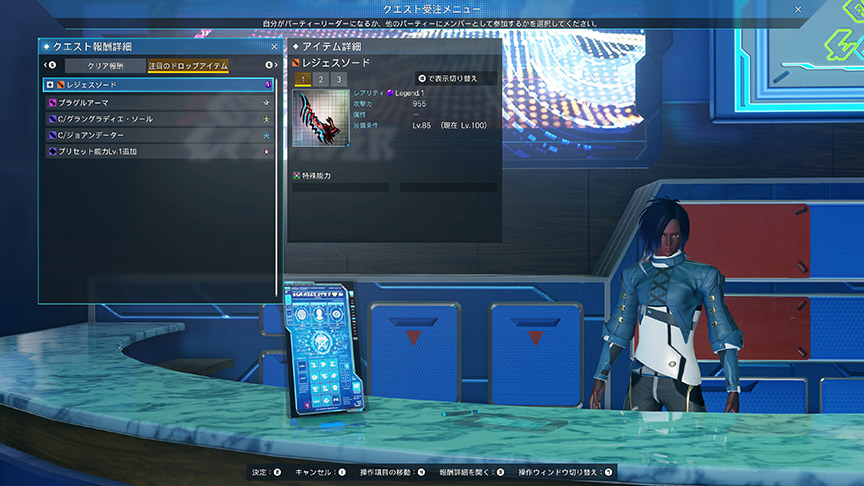Close the クエスト報酬詳細 window

click(x=274, y=46)
